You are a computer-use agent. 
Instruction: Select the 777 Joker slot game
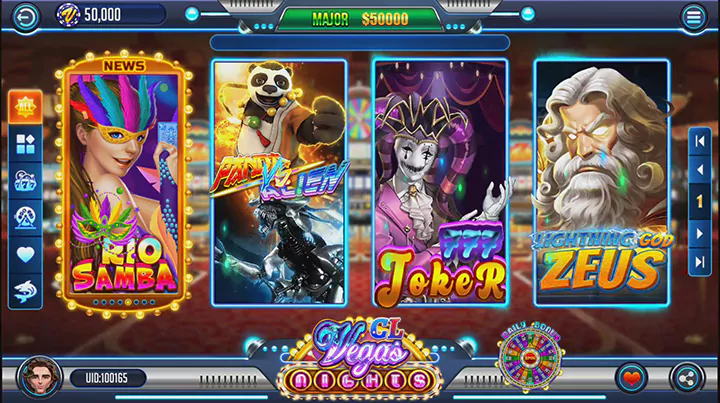click(440, 182)
